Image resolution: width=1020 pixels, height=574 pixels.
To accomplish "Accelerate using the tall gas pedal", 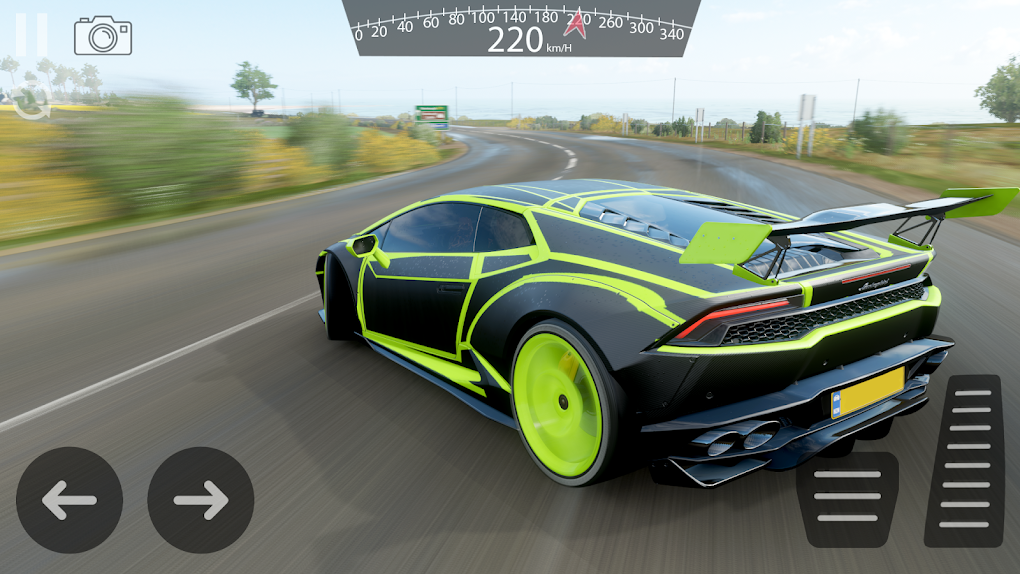I will (x=964, y=460).
